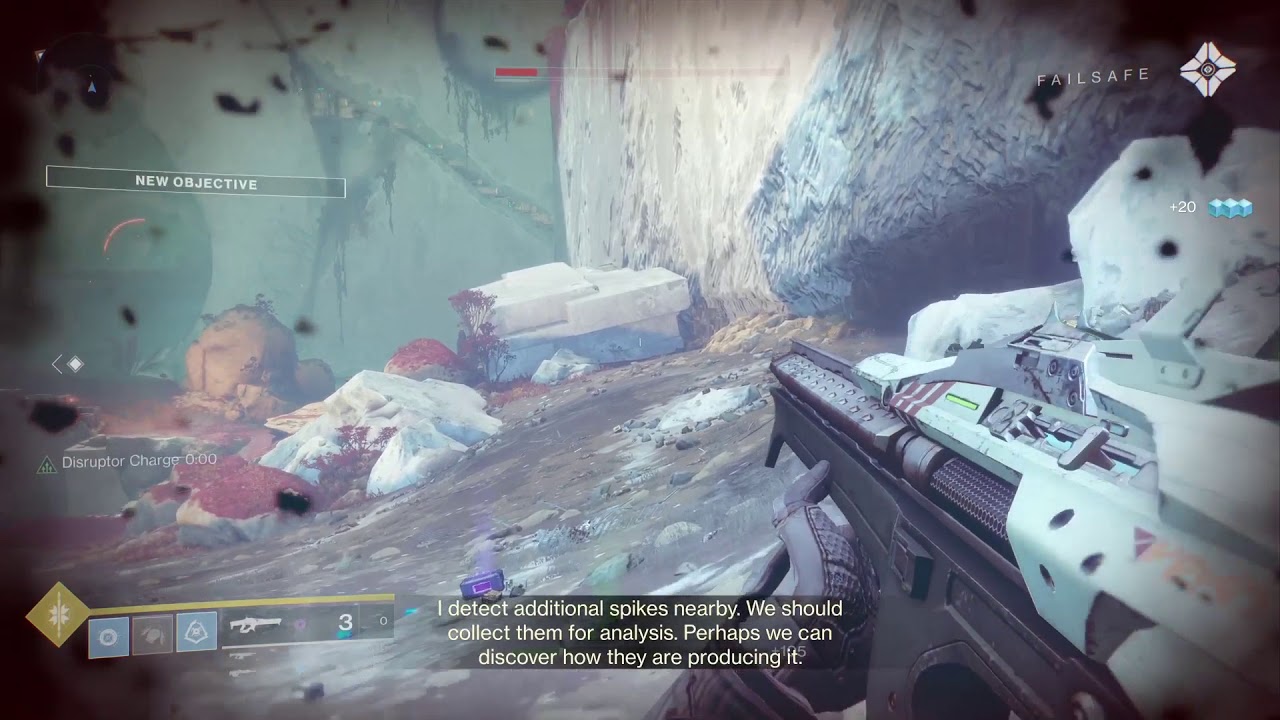Click the Disruptor Charge status indicator
This screenshot has height=720, width=1280.
pos(128,461)
